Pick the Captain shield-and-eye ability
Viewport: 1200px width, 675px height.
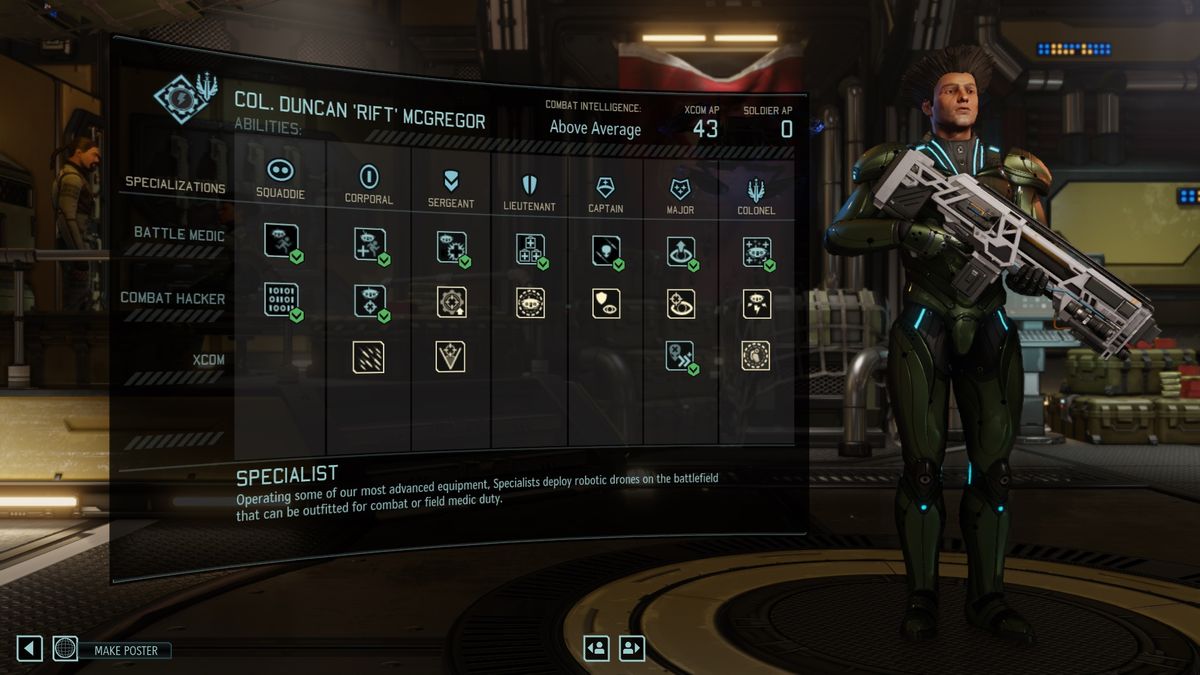(x=605, y=303)
